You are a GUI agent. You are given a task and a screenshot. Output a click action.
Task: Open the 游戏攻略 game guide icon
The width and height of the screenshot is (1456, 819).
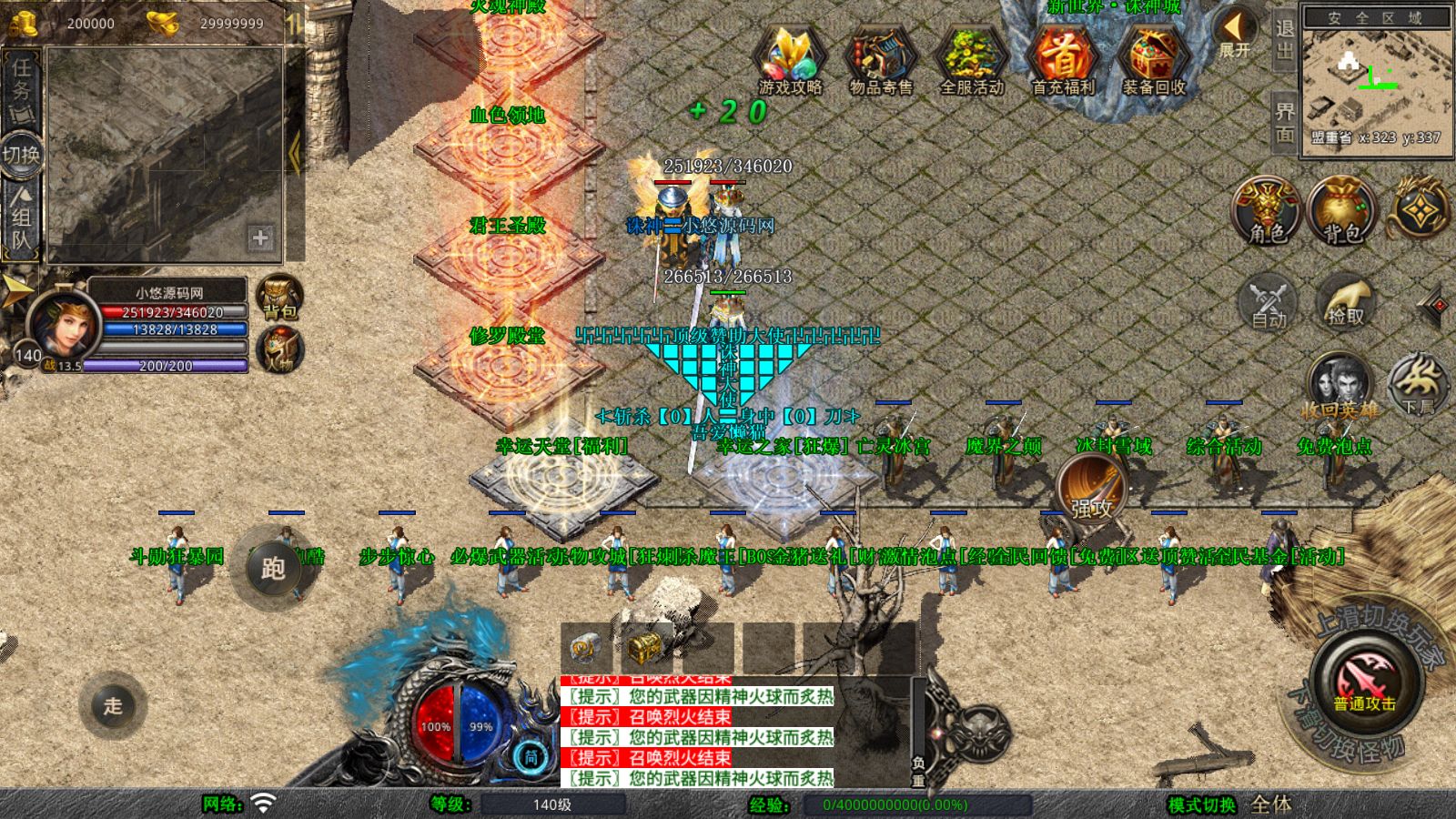[790, 60]
